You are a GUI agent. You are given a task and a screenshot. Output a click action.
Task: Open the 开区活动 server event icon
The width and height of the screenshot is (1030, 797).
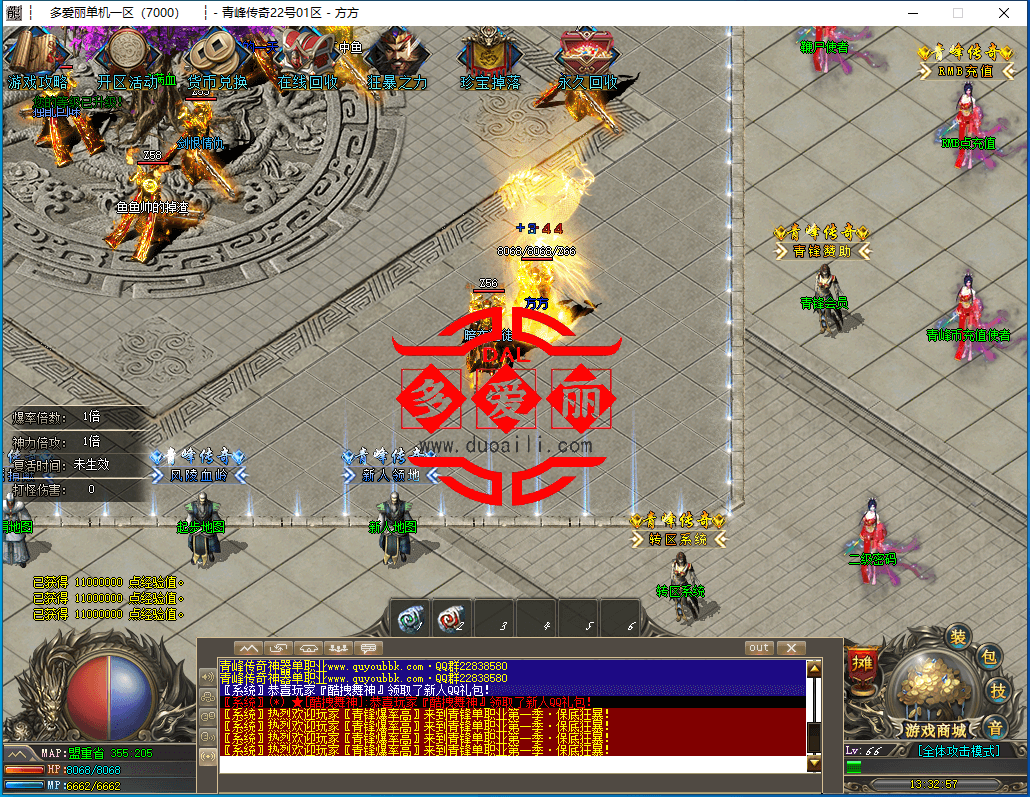(x=128, y=58)
